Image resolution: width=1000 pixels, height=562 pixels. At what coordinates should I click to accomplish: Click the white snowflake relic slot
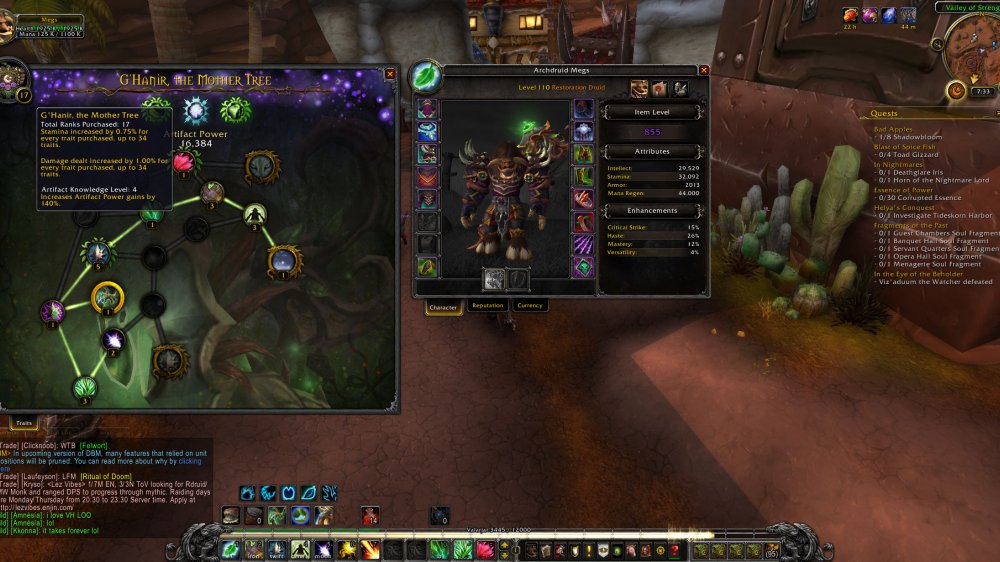pos(195,110)
